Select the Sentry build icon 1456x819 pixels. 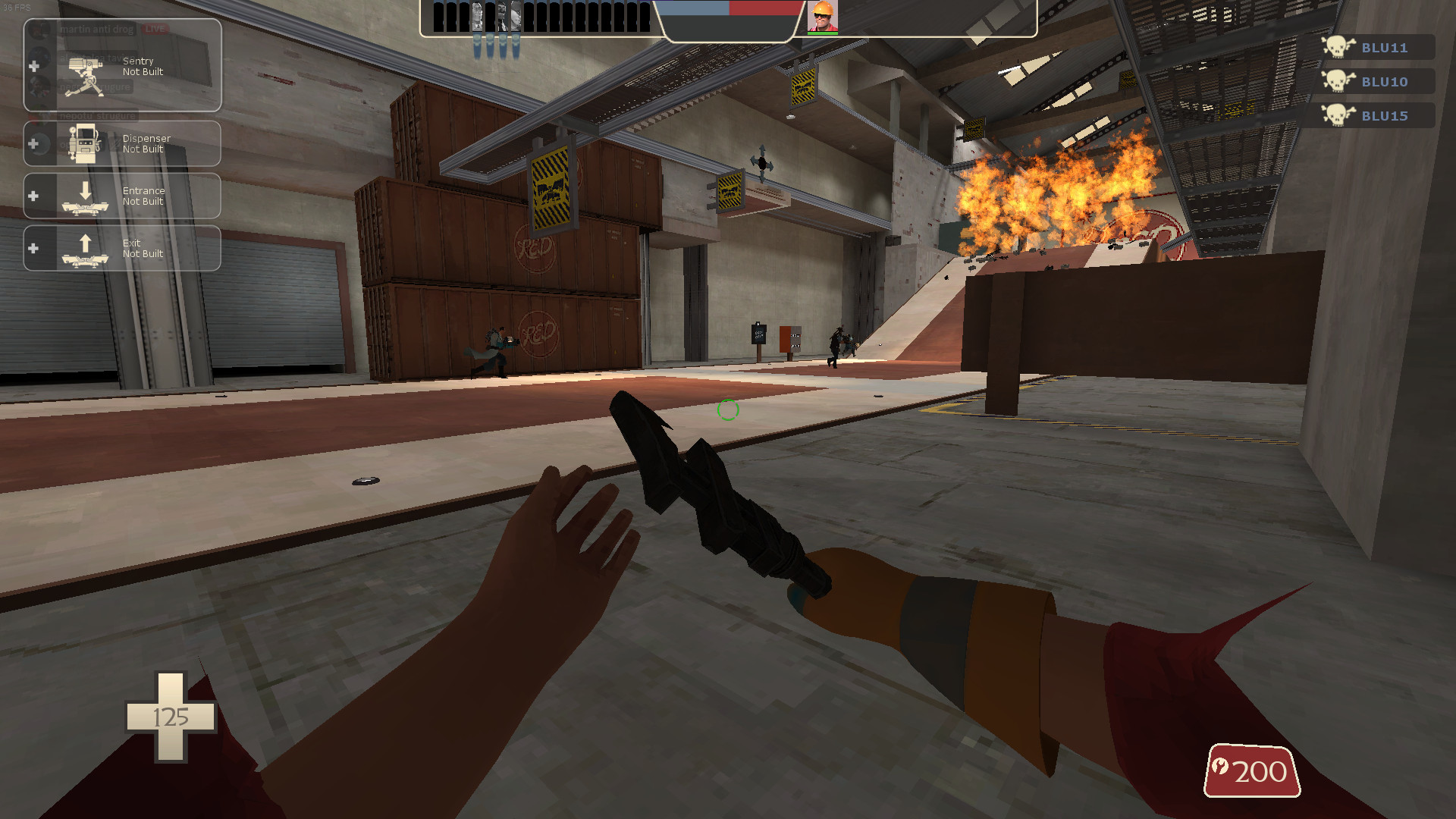point(85,76)
